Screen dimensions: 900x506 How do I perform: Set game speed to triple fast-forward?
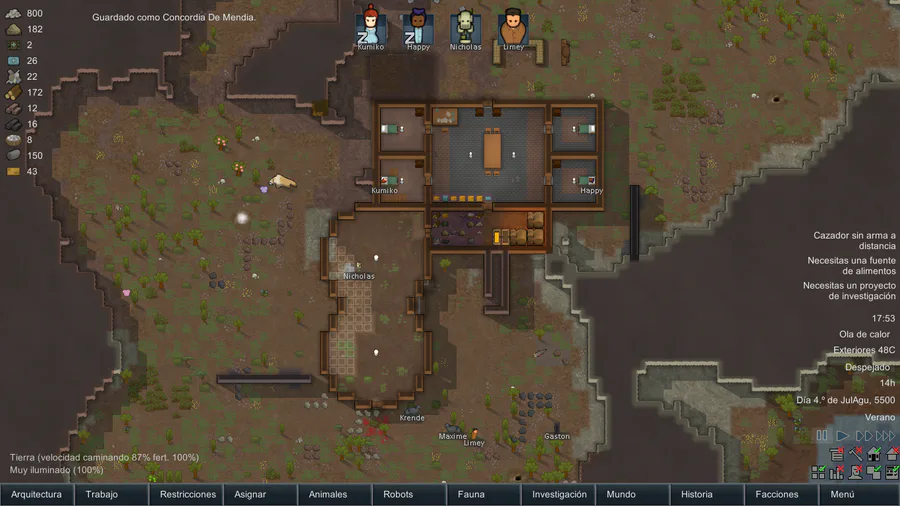tap(885, 436)
